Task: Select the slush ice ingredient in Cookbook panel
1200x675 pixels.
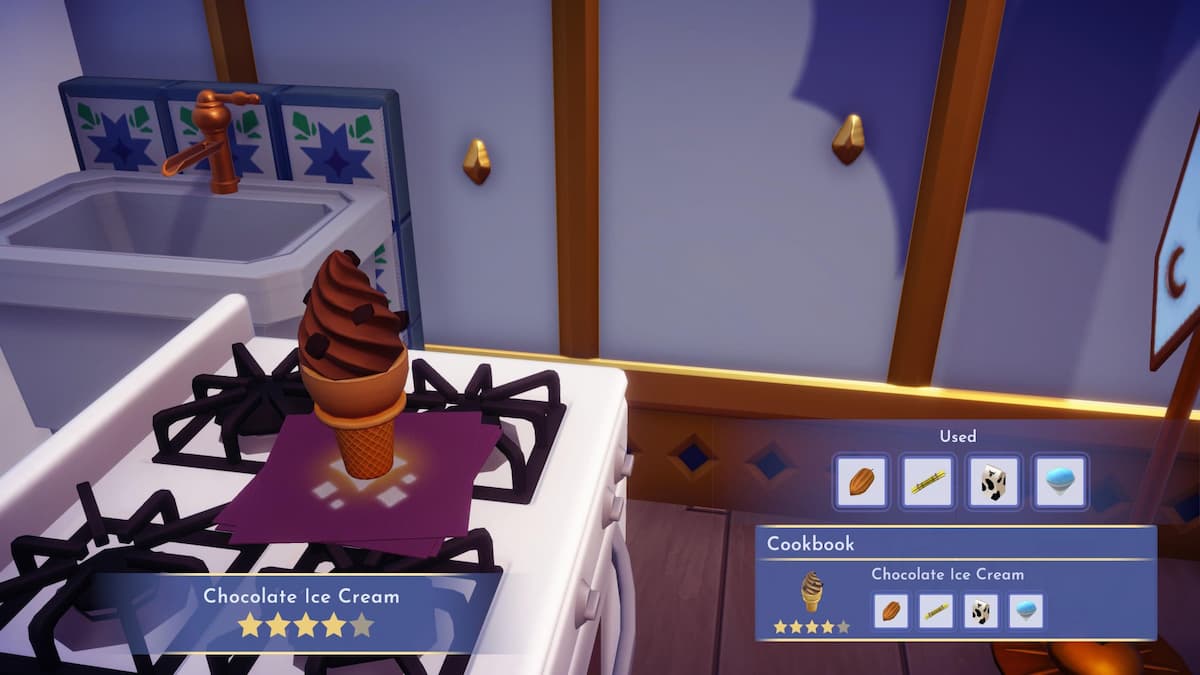Action: [1025, 610]
